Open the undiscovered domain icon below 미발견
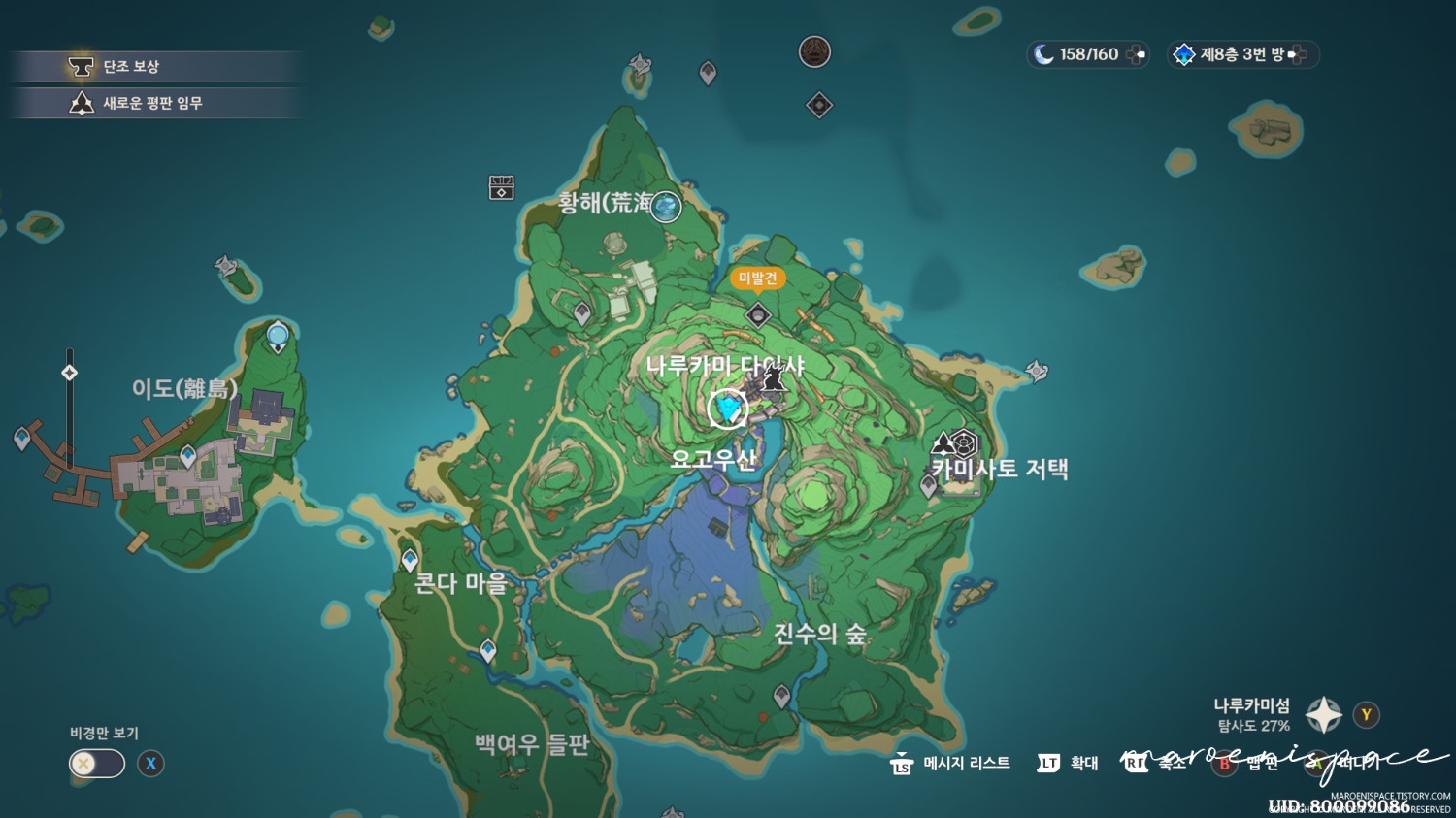The width and height of the screenshot is (1456, 818). coord(756,312)
